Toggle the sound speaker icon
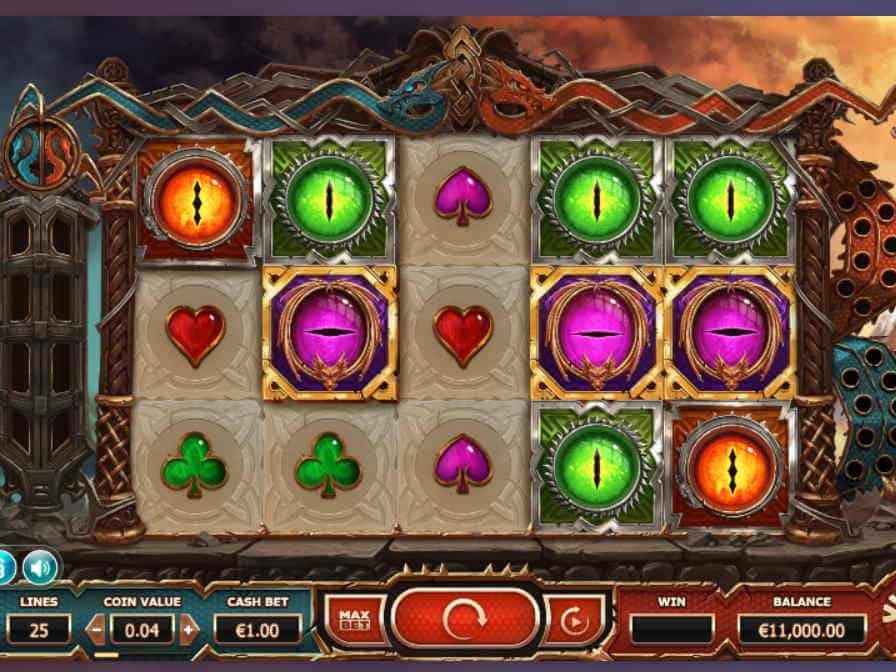The width and height of the screenshot is (896, 672). coord(40,566)
